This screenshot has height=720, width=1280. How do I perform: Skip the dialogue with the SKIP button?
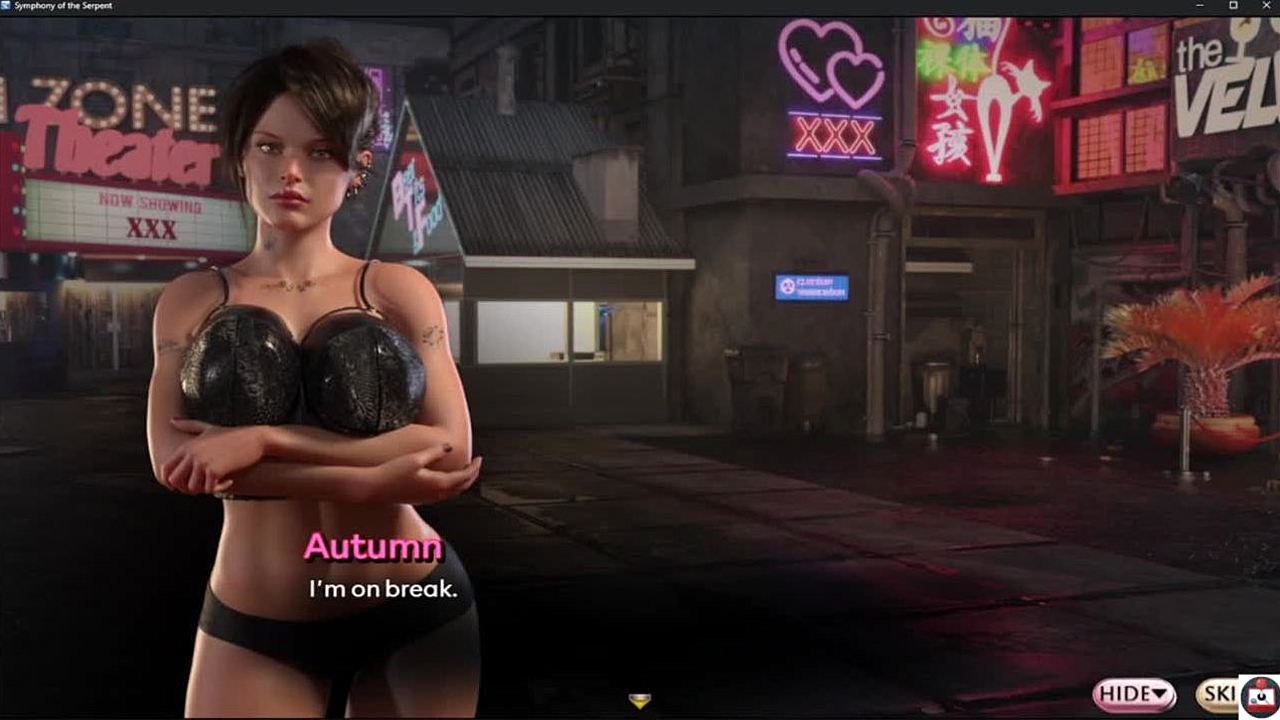(1218, 694)
